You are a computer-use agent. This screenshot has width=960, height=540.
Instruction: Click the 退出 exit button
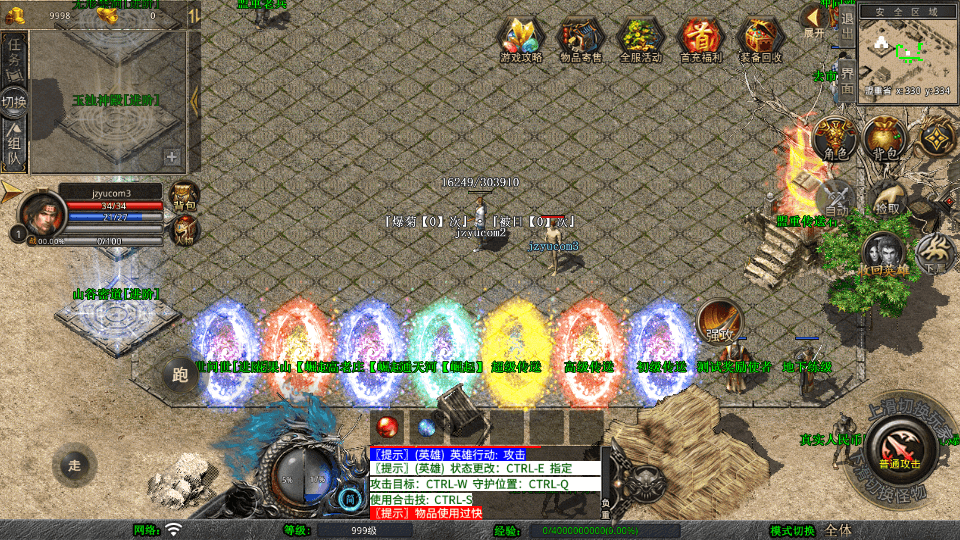point(847,28)
